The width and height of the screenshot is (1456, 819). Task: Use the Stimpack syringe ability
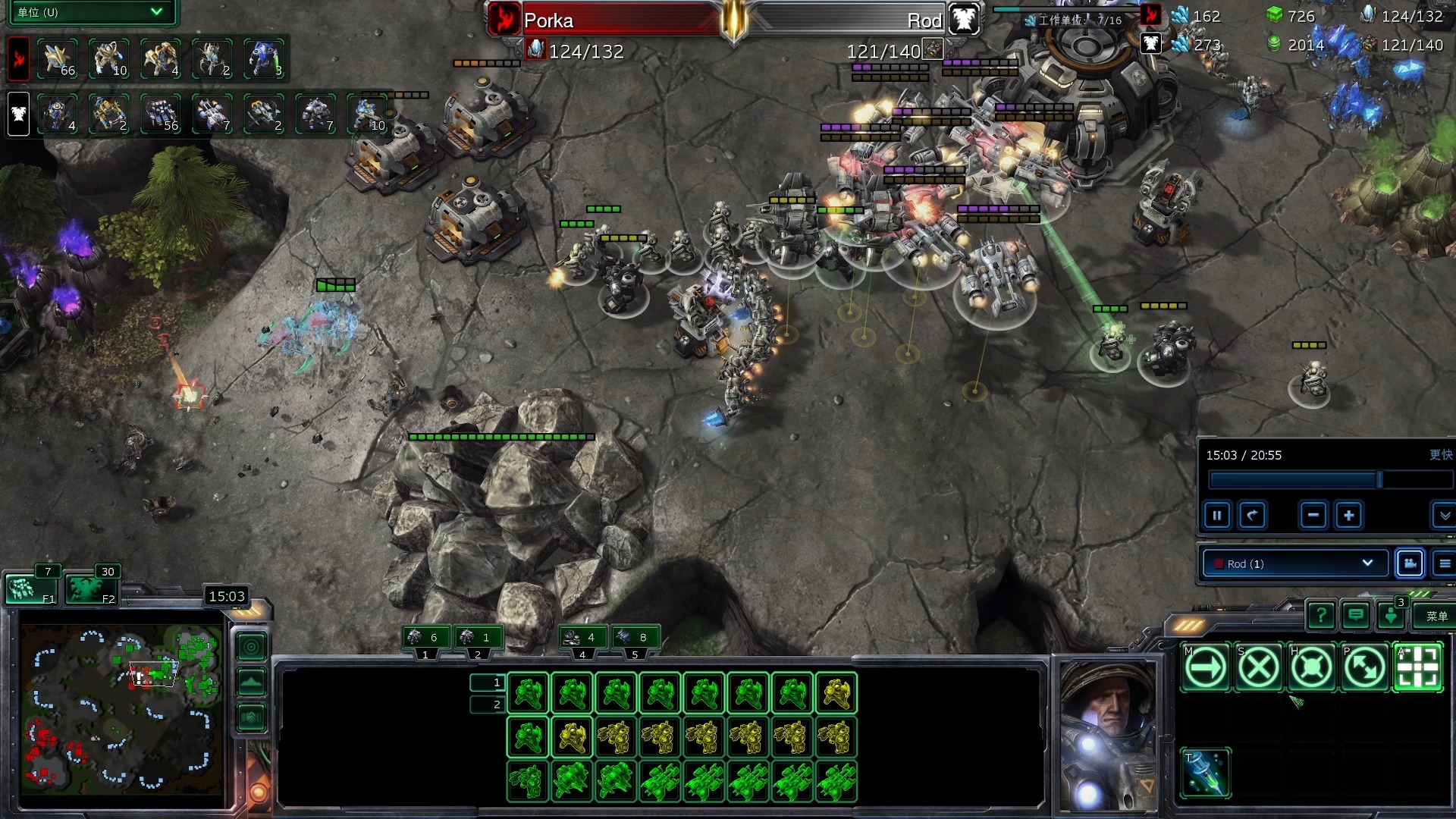(1205, 773)
